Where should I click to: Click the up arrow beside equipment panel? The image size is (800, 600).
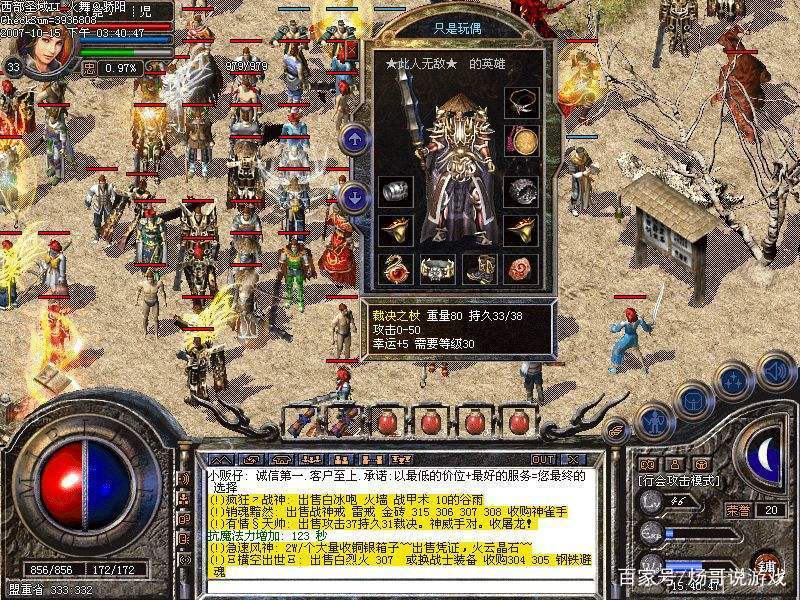coord(354,140)
